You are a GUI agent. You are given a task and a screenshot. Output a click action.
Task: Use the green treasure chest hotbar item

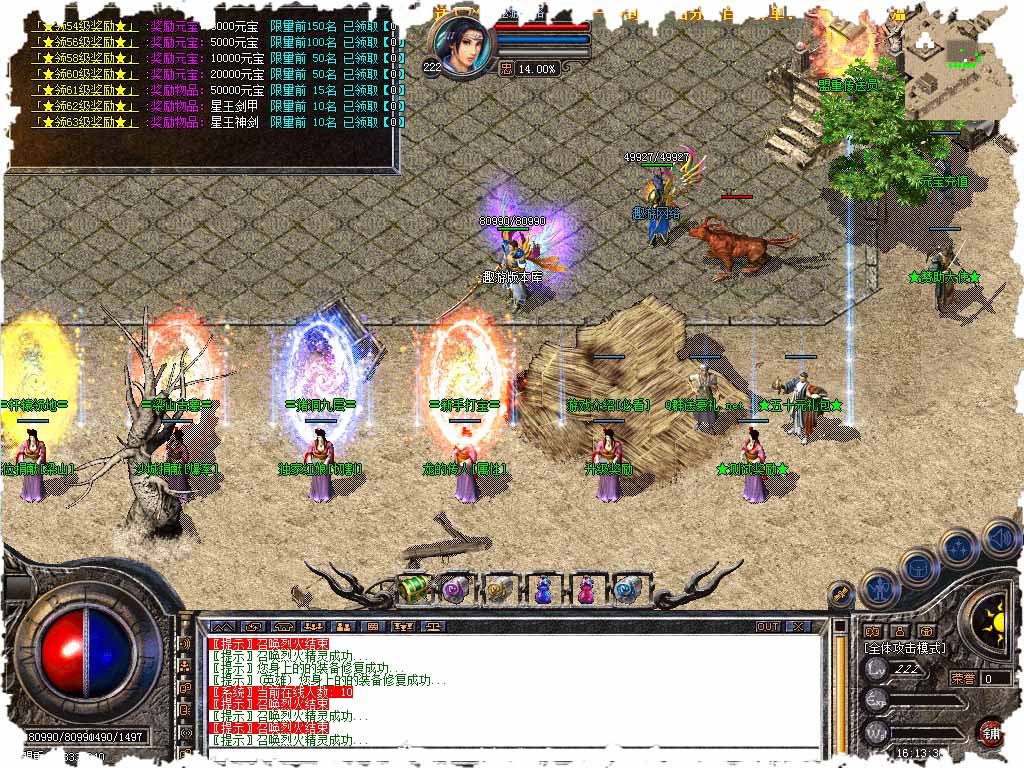[x=414, y=588]
